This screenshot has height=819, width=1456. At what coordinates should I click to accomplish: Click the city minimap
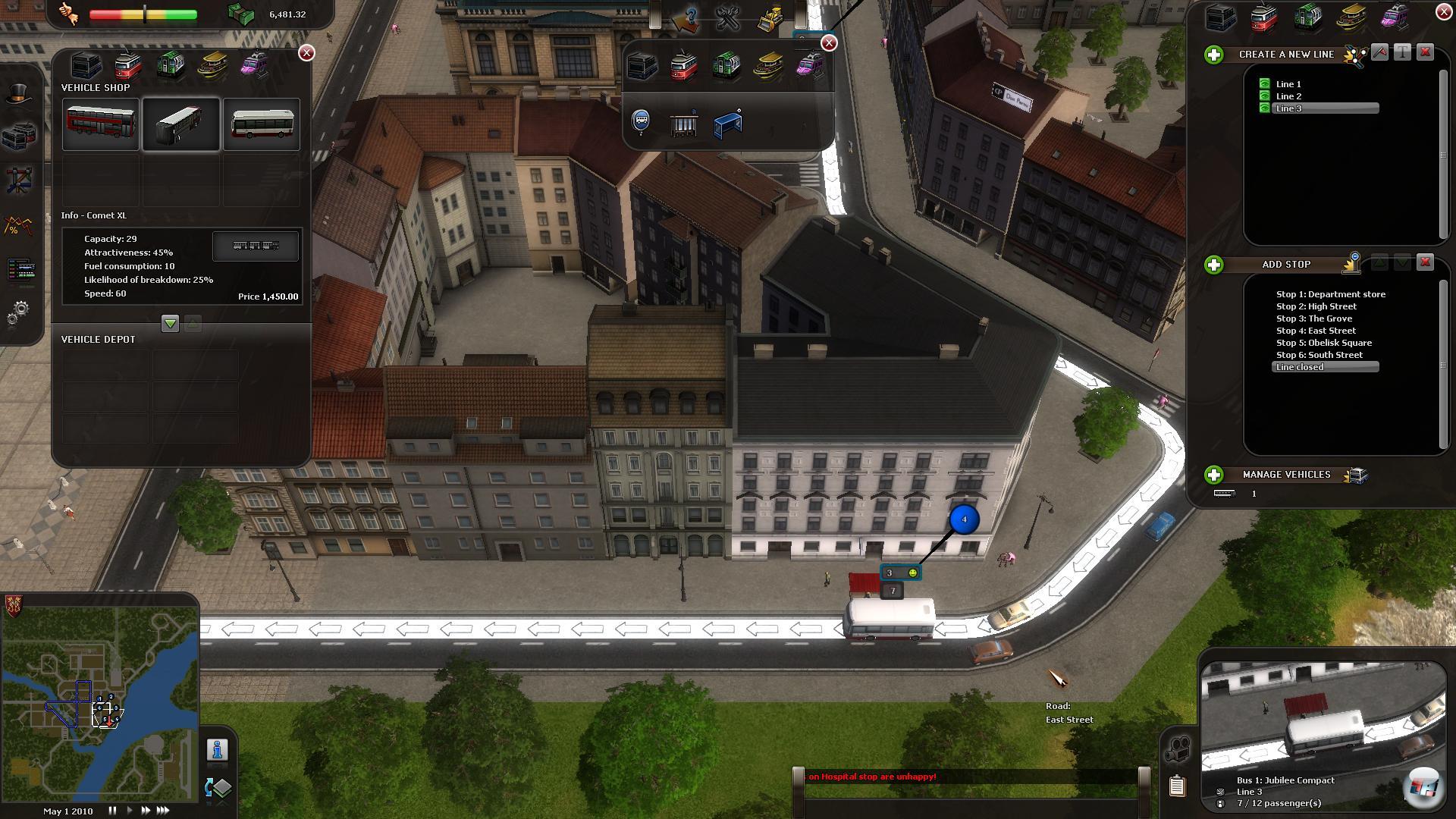[x=100, y=705]
